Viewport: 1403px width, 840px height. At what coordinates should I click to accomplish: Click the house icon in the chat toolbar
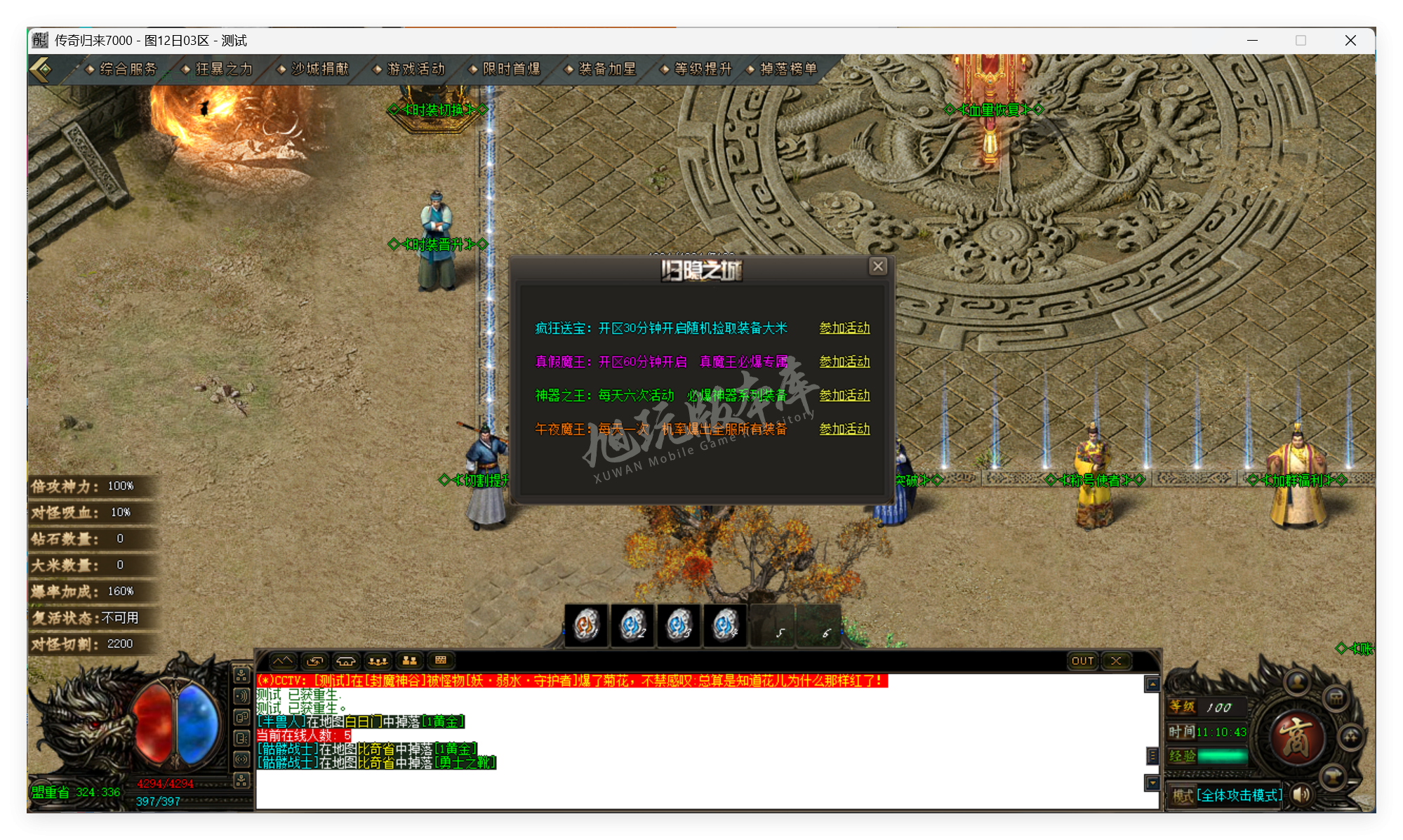pyautogui.click(x=347, y=662)
